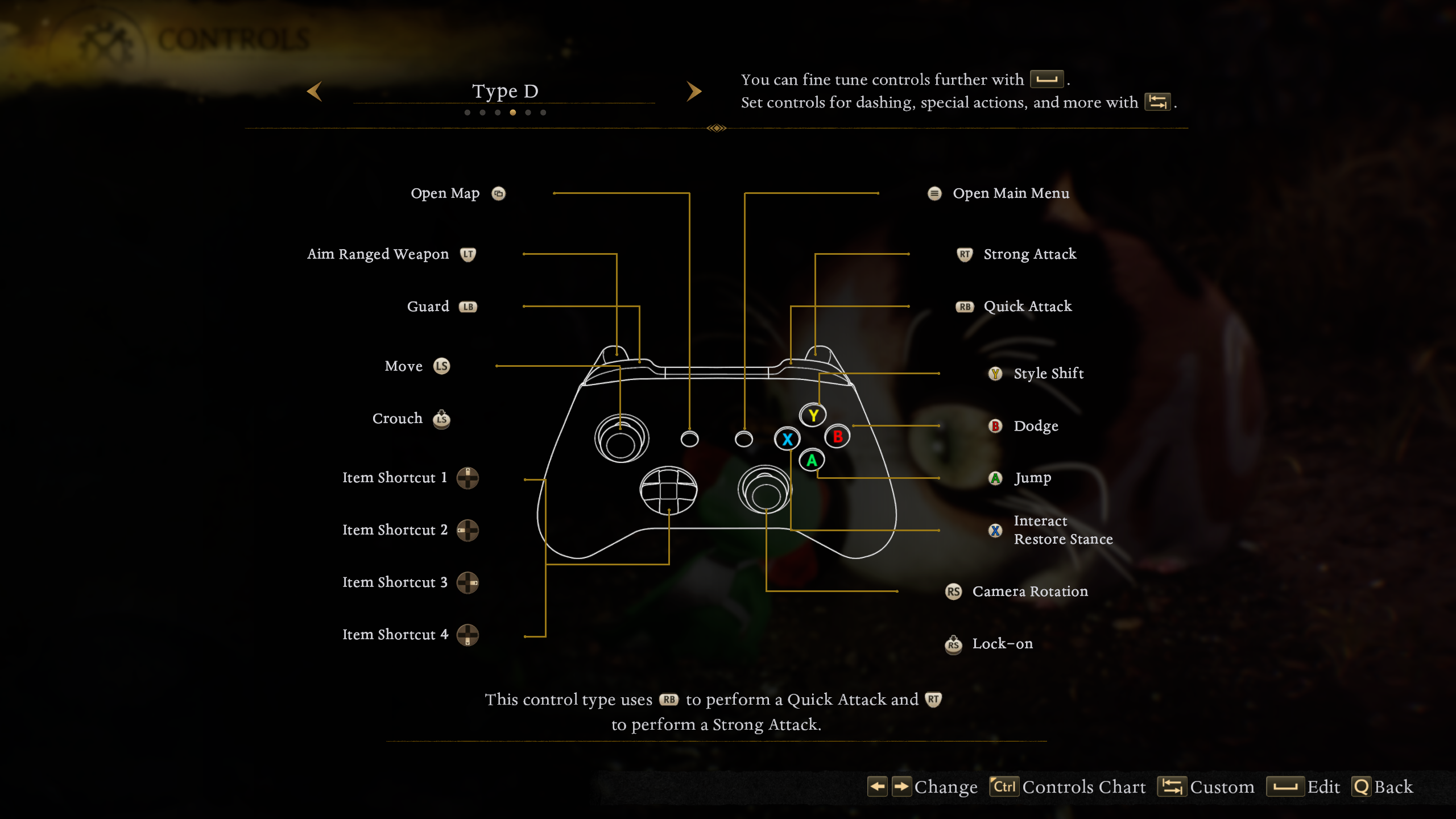Go Back from the controls screen
The height and width of the screenshot is (819, 1456).
coord(1382,787)
